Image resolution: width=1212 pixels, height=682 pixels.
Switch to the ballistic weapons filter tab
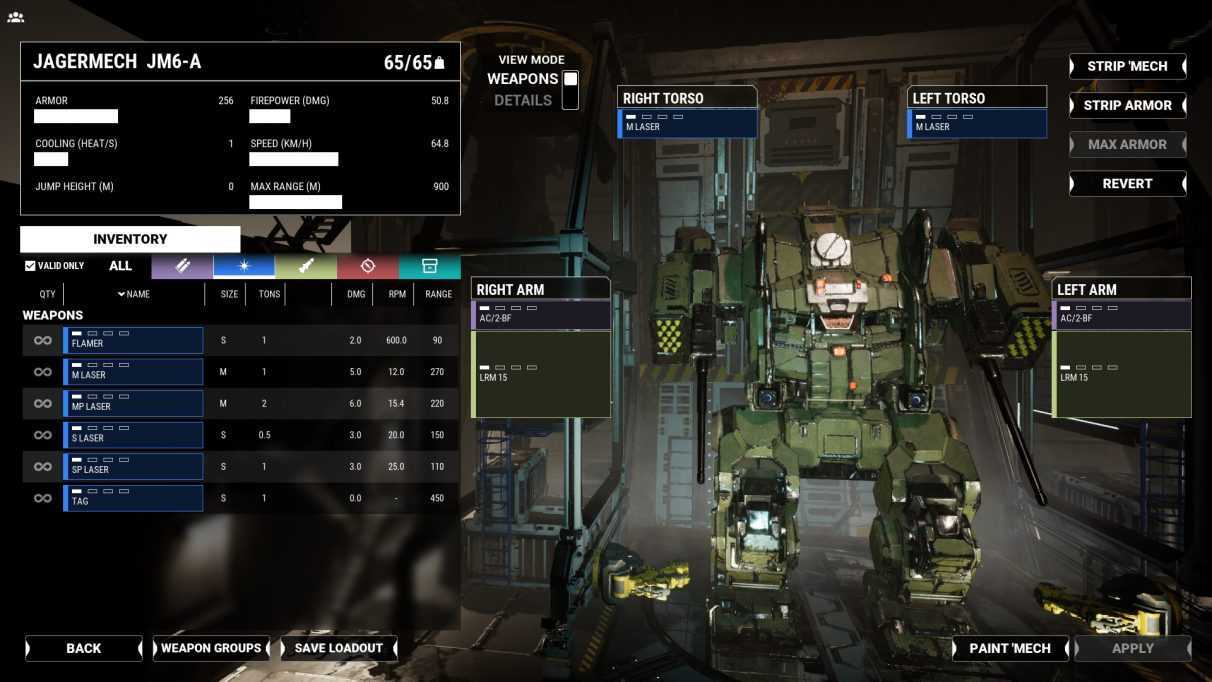[x=182, y=266]
